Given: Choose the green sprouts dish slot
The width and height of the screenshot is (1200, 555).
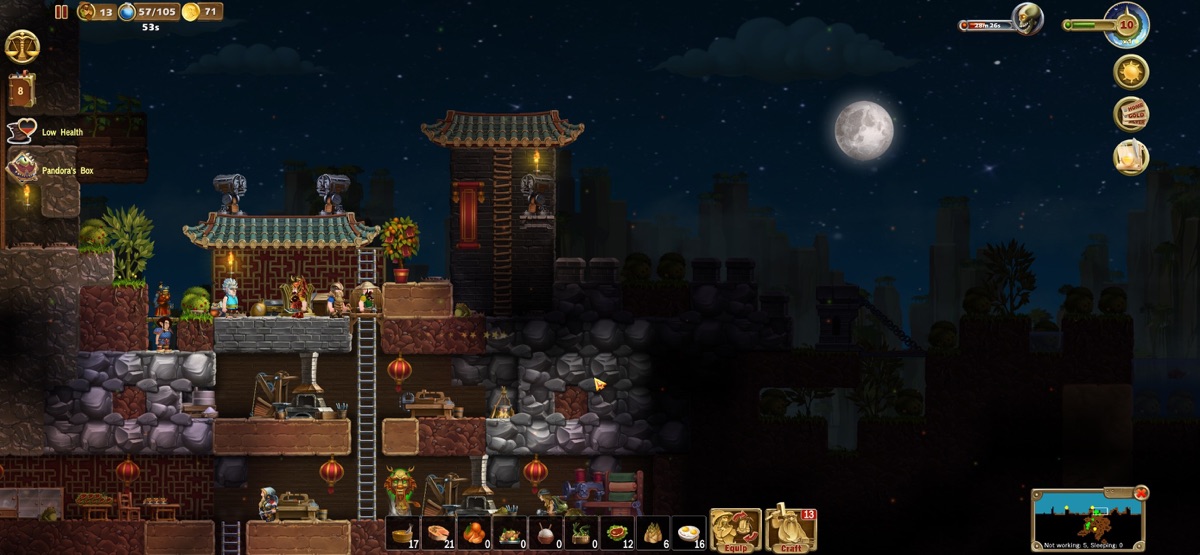Looking at the screenshot, I should pos(583,533).
